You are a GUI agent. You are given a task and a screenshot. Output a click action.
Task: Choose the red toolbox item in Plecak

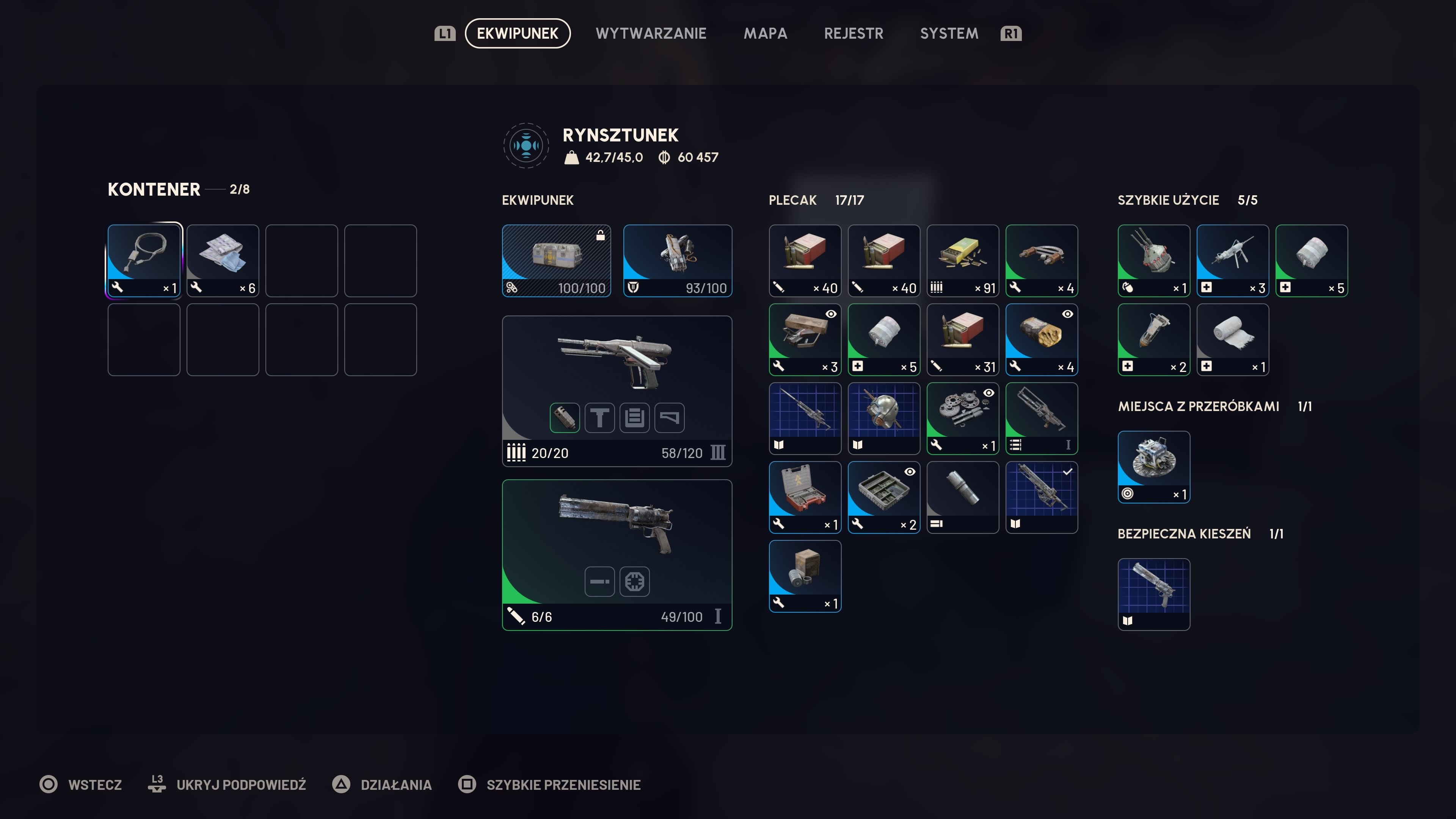[x=805, y=497]
